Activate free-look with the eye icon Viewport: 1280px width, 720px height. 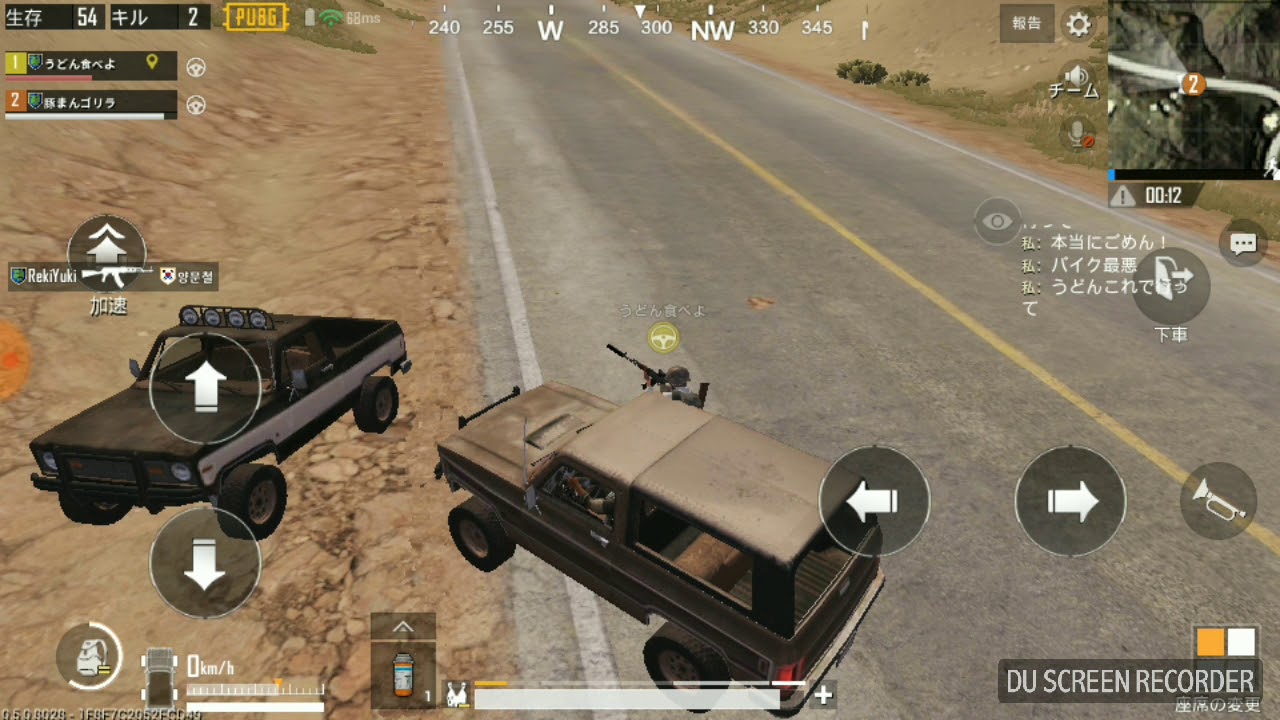point(997,222)
